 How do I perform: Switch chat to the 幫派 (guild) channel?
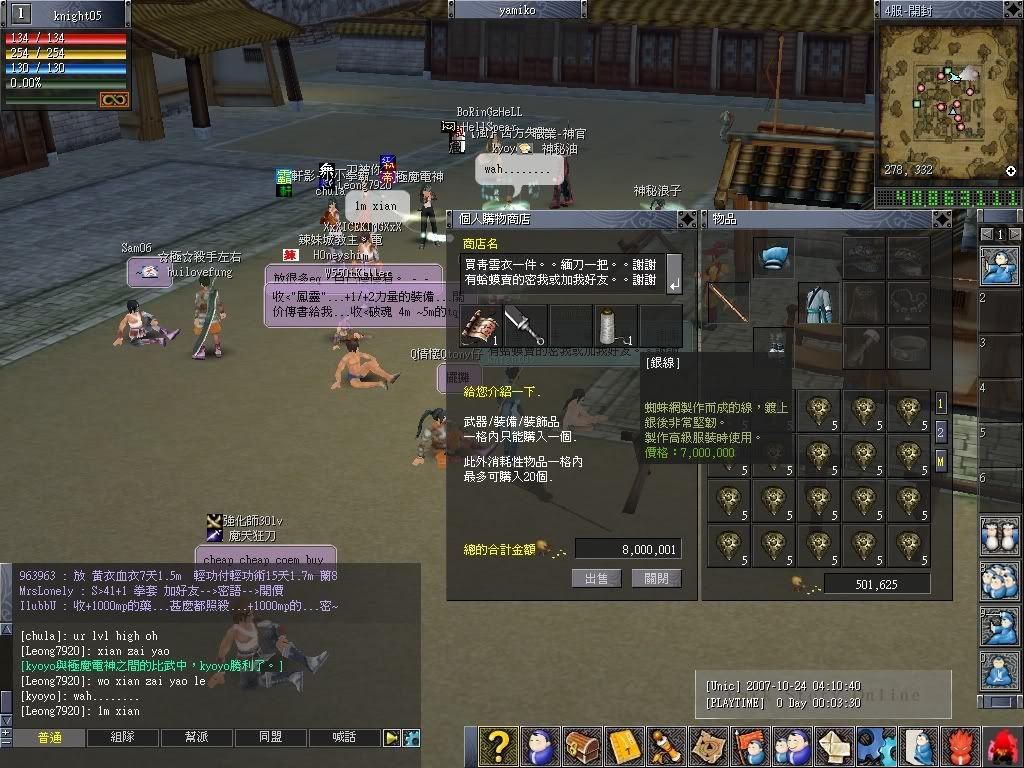tap(197, 738)
